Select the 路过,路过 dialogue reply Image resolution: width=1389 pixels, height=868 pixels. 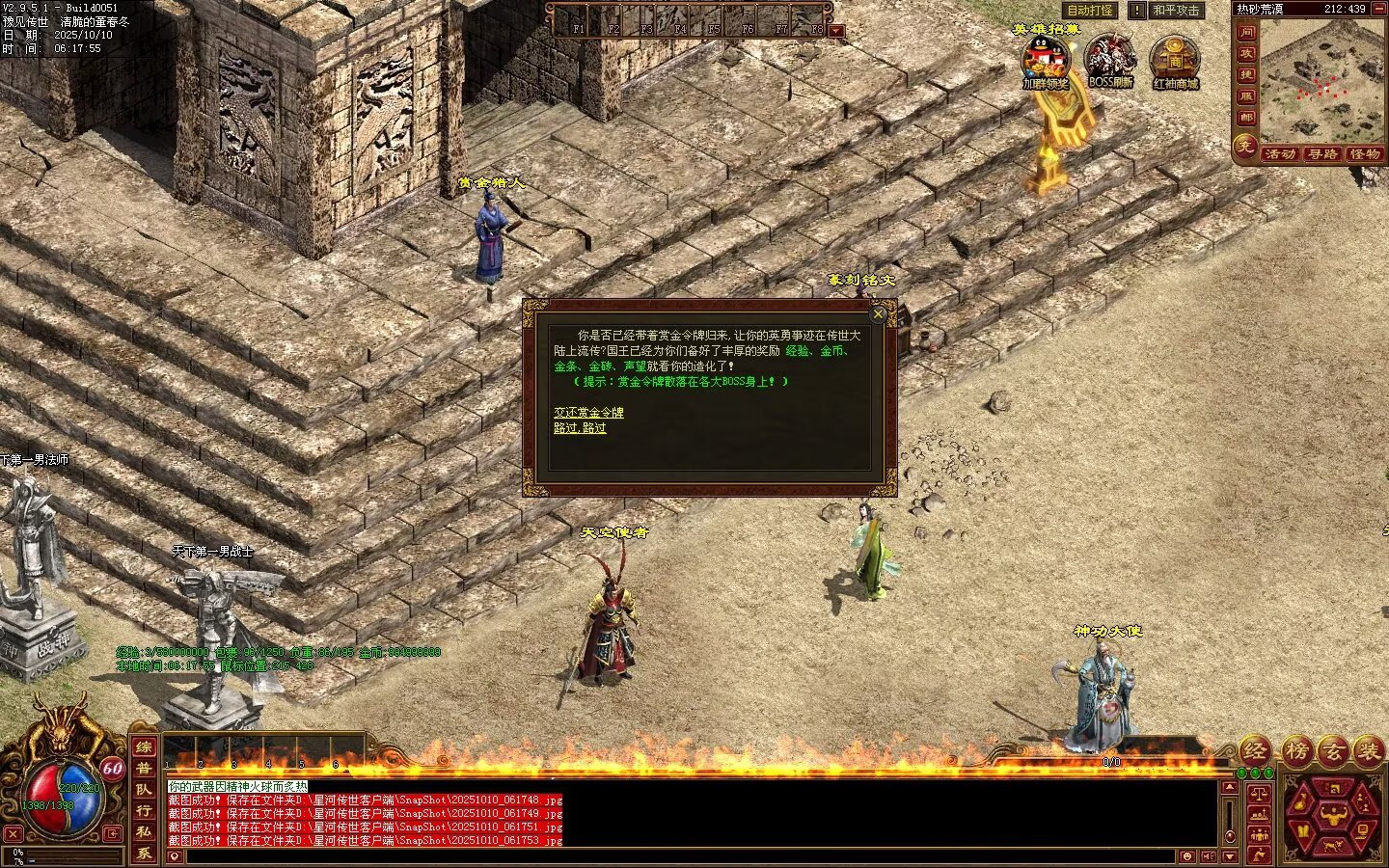pyautogui.click(x=580, y=428)
